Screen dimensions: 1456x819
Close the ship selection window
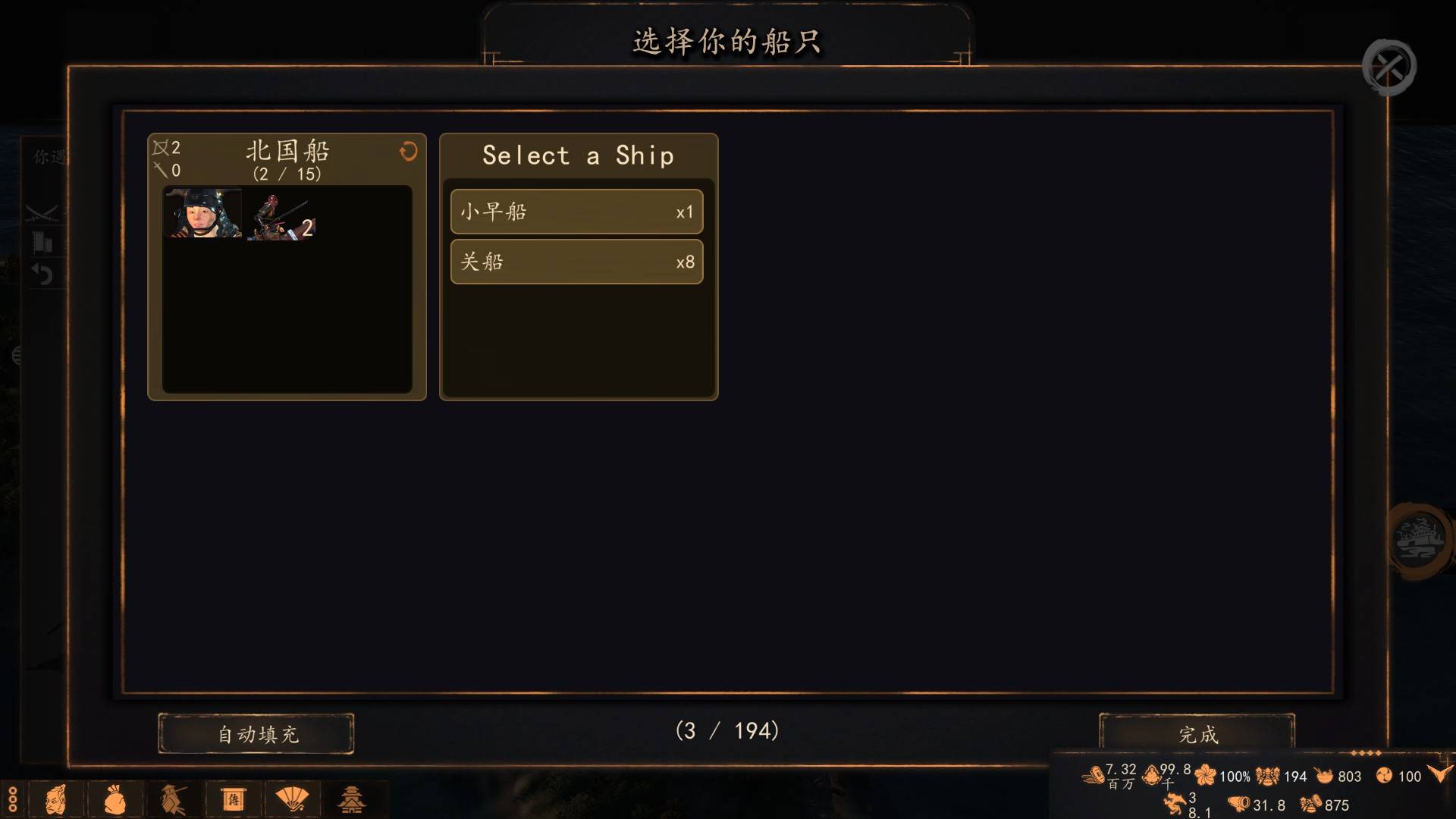1389,67
